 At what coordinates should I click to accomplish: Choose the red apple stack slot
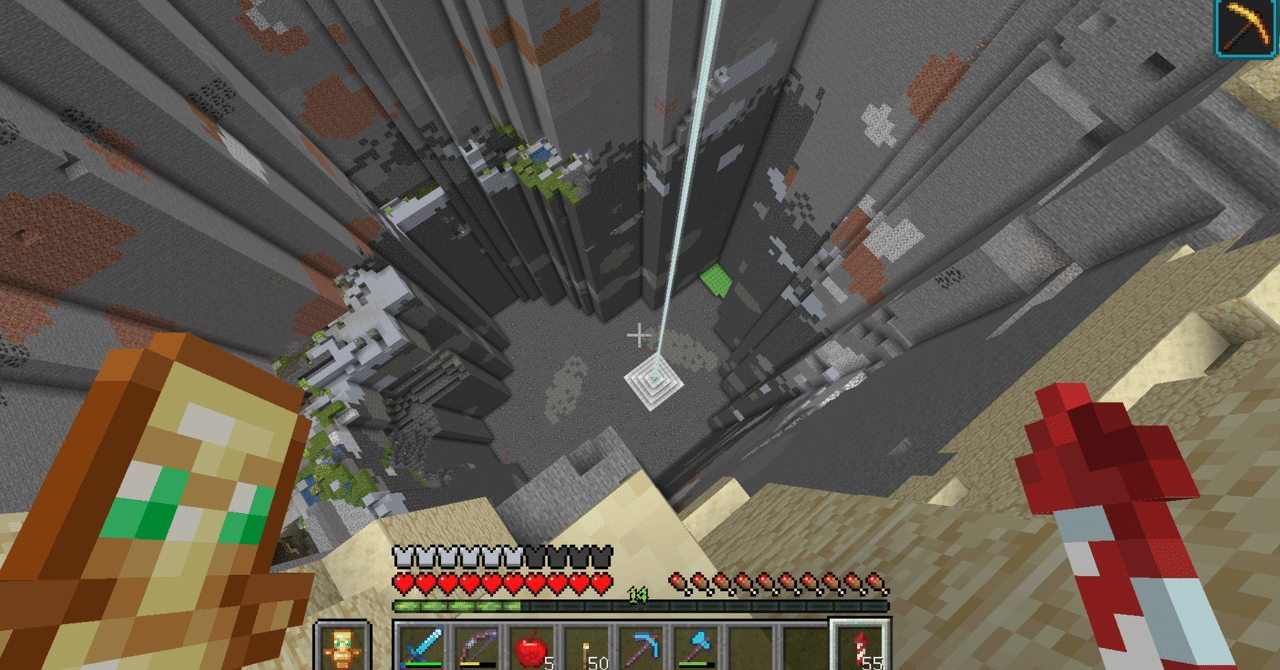[x=530, y=647]
